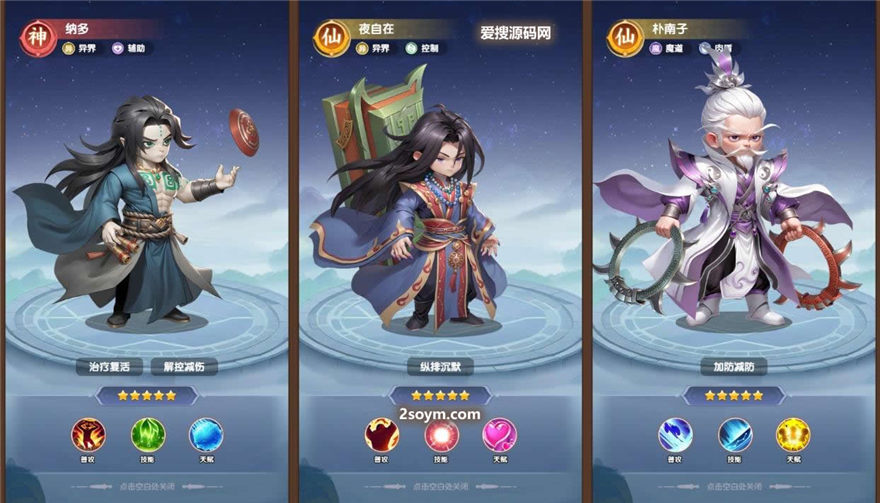Click the red 神 rank badge
Viewport: 880px width, 503px height.
38,37
